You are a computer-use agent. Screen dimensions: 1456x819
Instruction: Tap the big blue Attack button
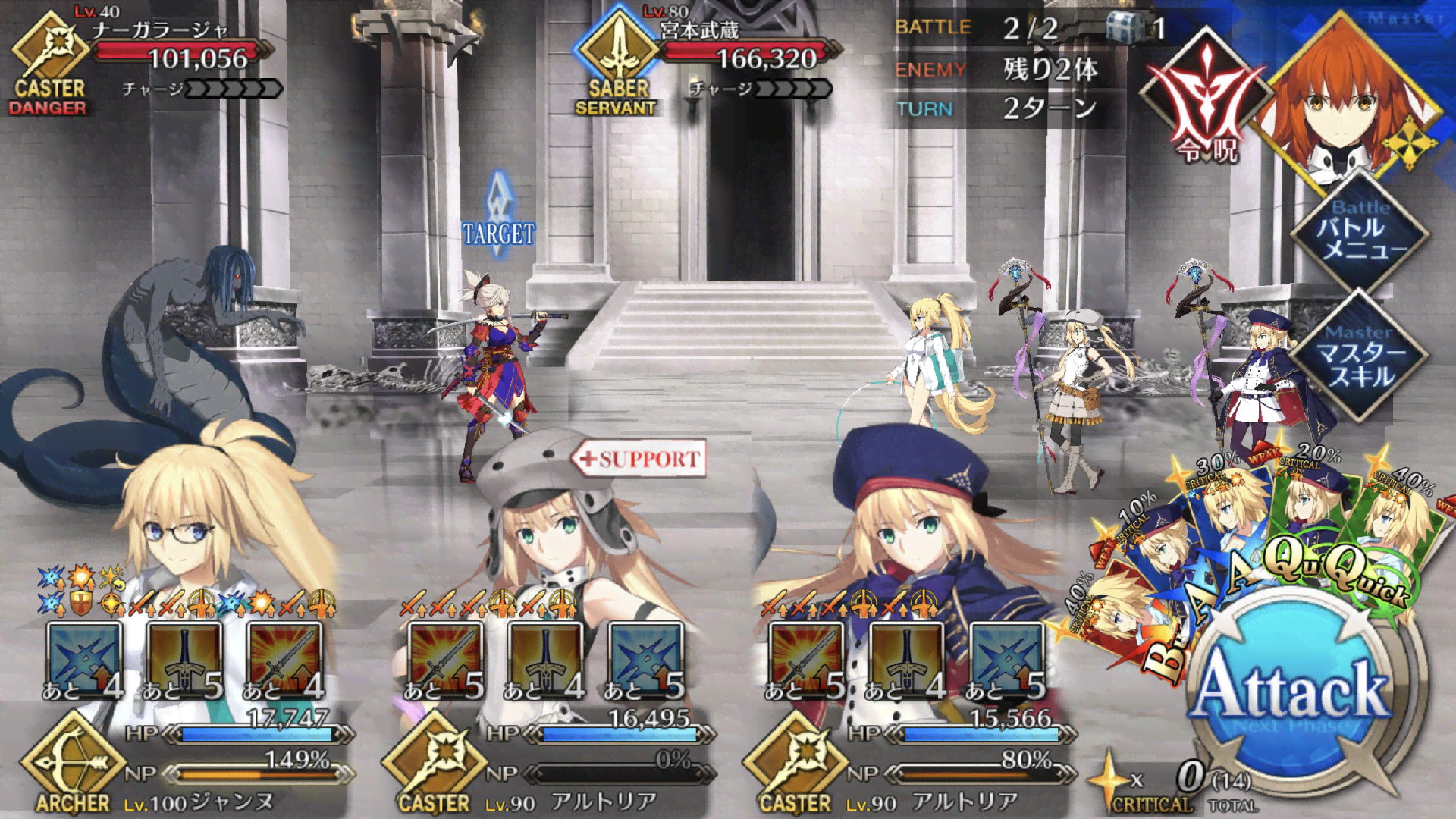click(1293, 690)
